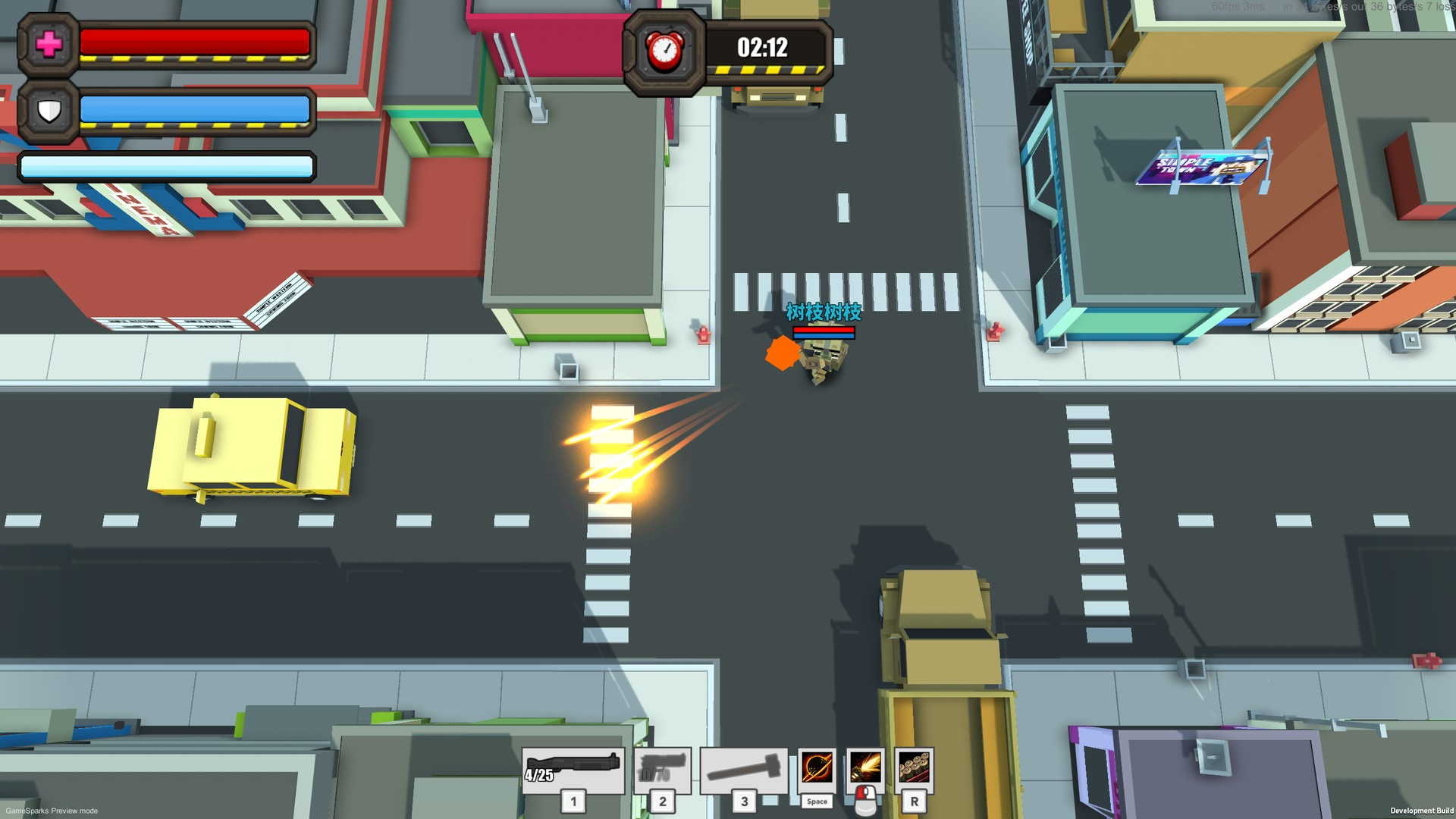Activate the fiery planet ability icon
The image size is (1456, 819).
[x=817, y=769]
